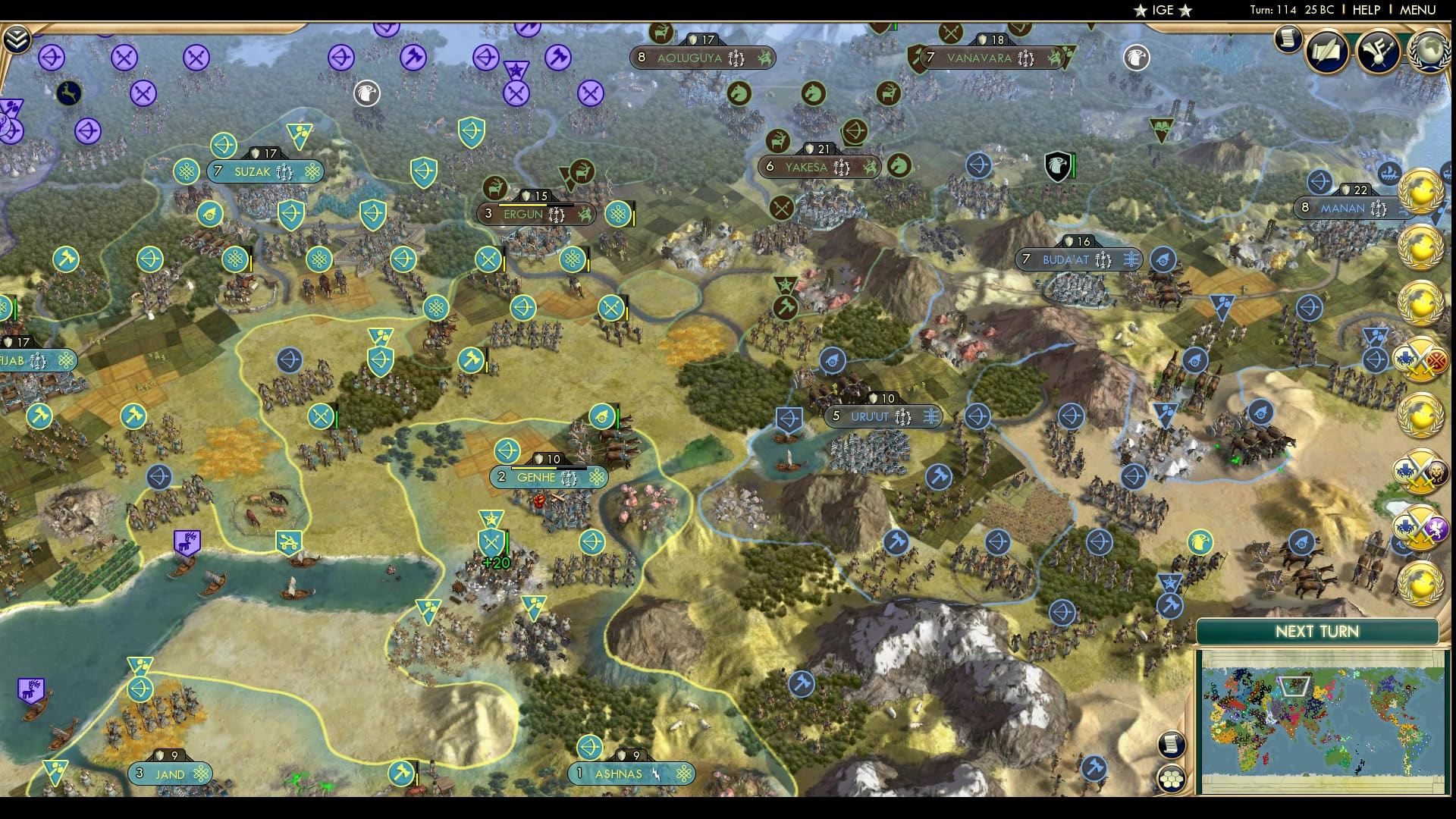Click the minimap to navigate the world
1456x819 pixels.
1321,720
